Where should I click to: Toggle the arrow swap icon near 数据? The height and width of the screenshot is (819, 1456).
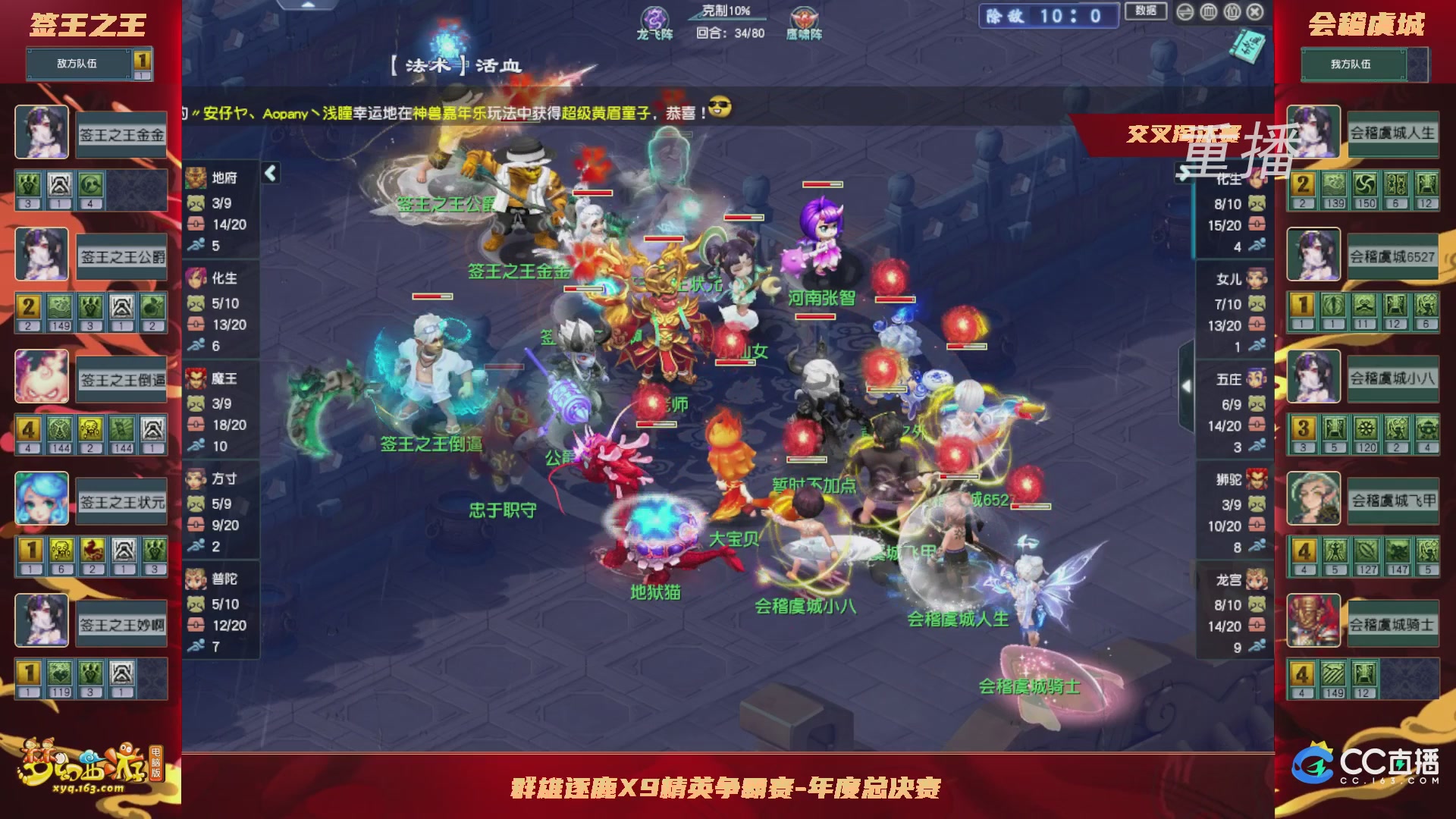pyautogui.click(x=1185, y=11)
